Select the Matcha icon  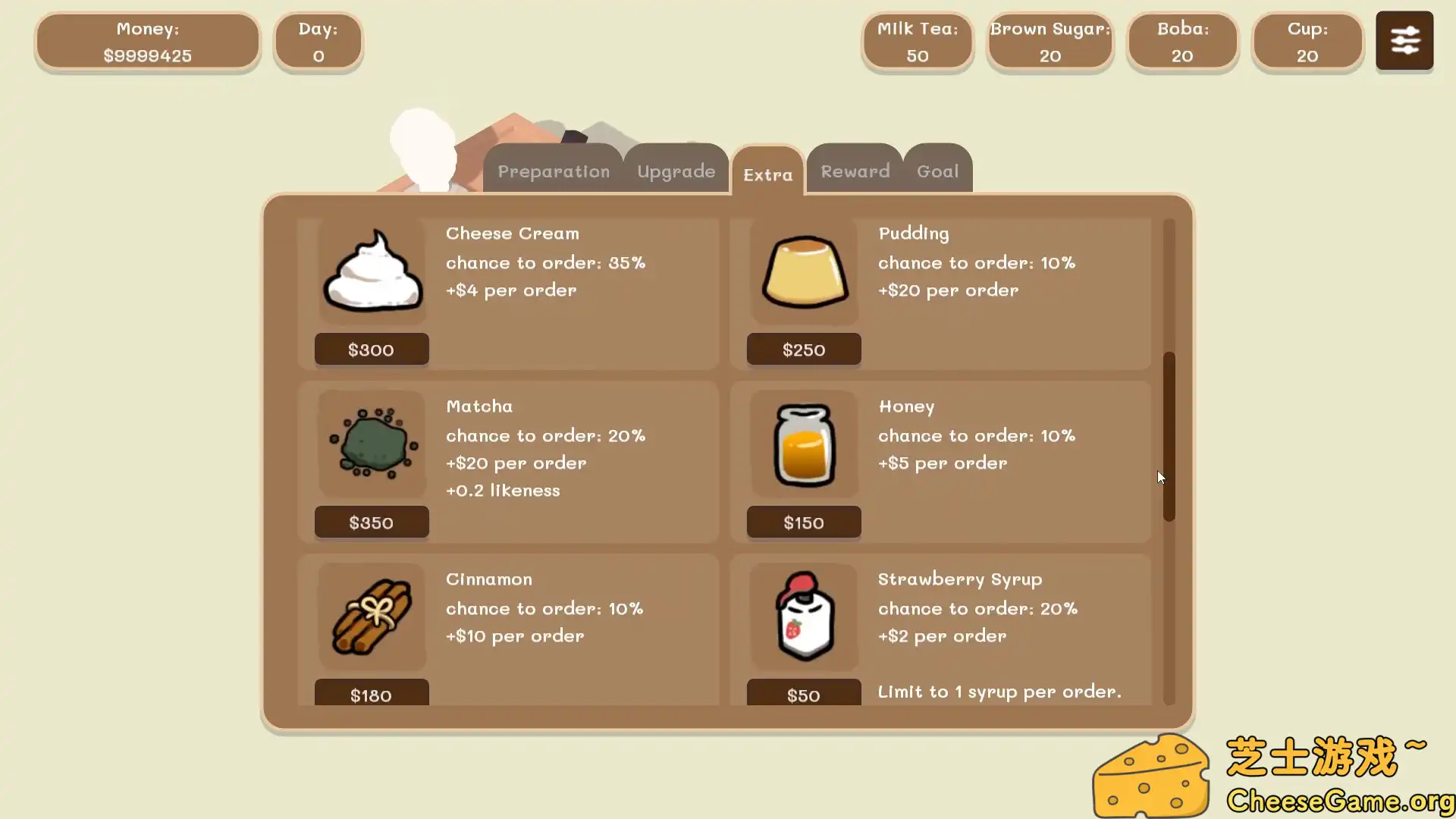pos(371,444)
